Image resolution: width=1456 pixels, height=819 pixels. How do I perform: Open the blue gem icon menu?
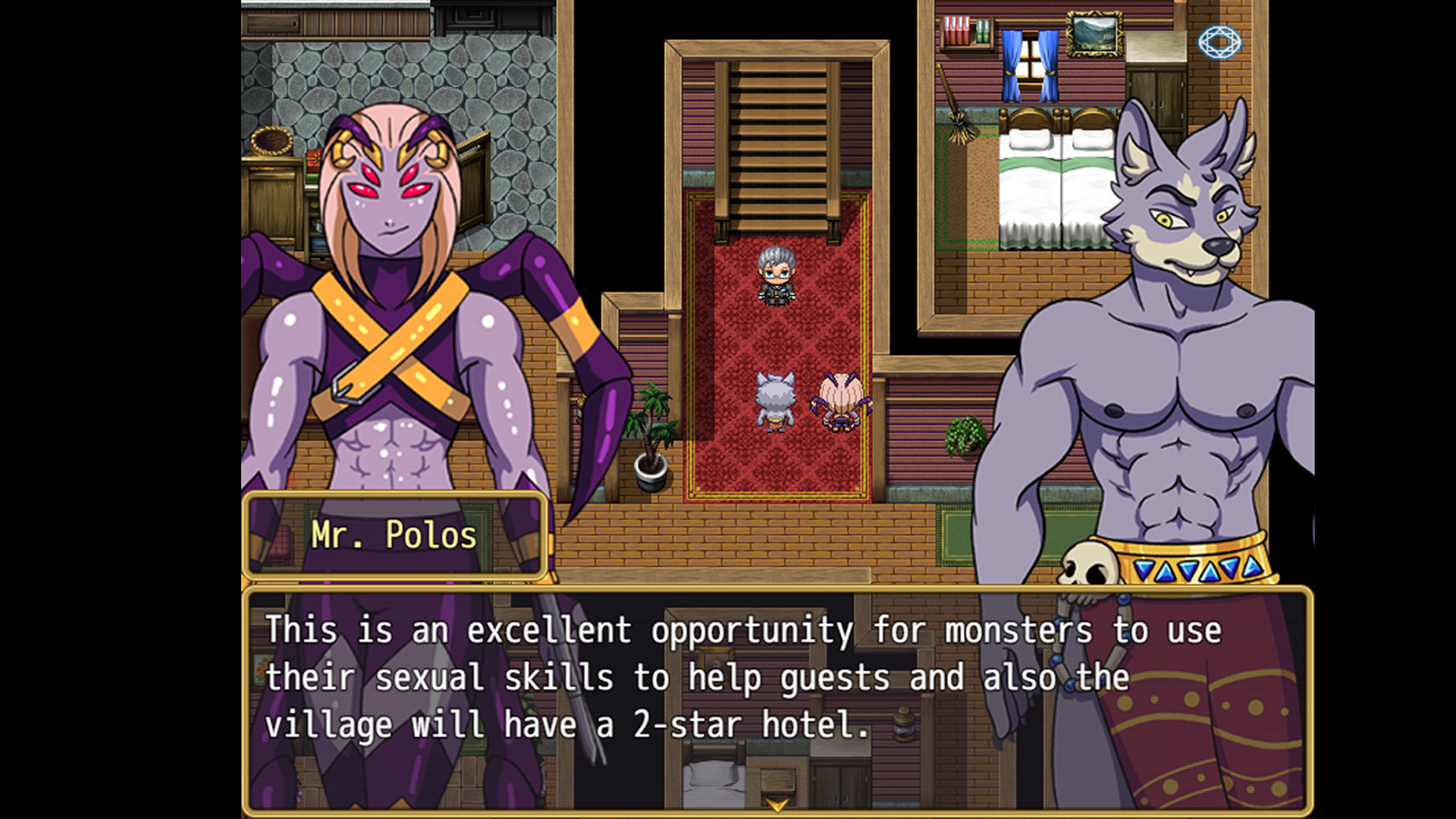click(1219, 42)
